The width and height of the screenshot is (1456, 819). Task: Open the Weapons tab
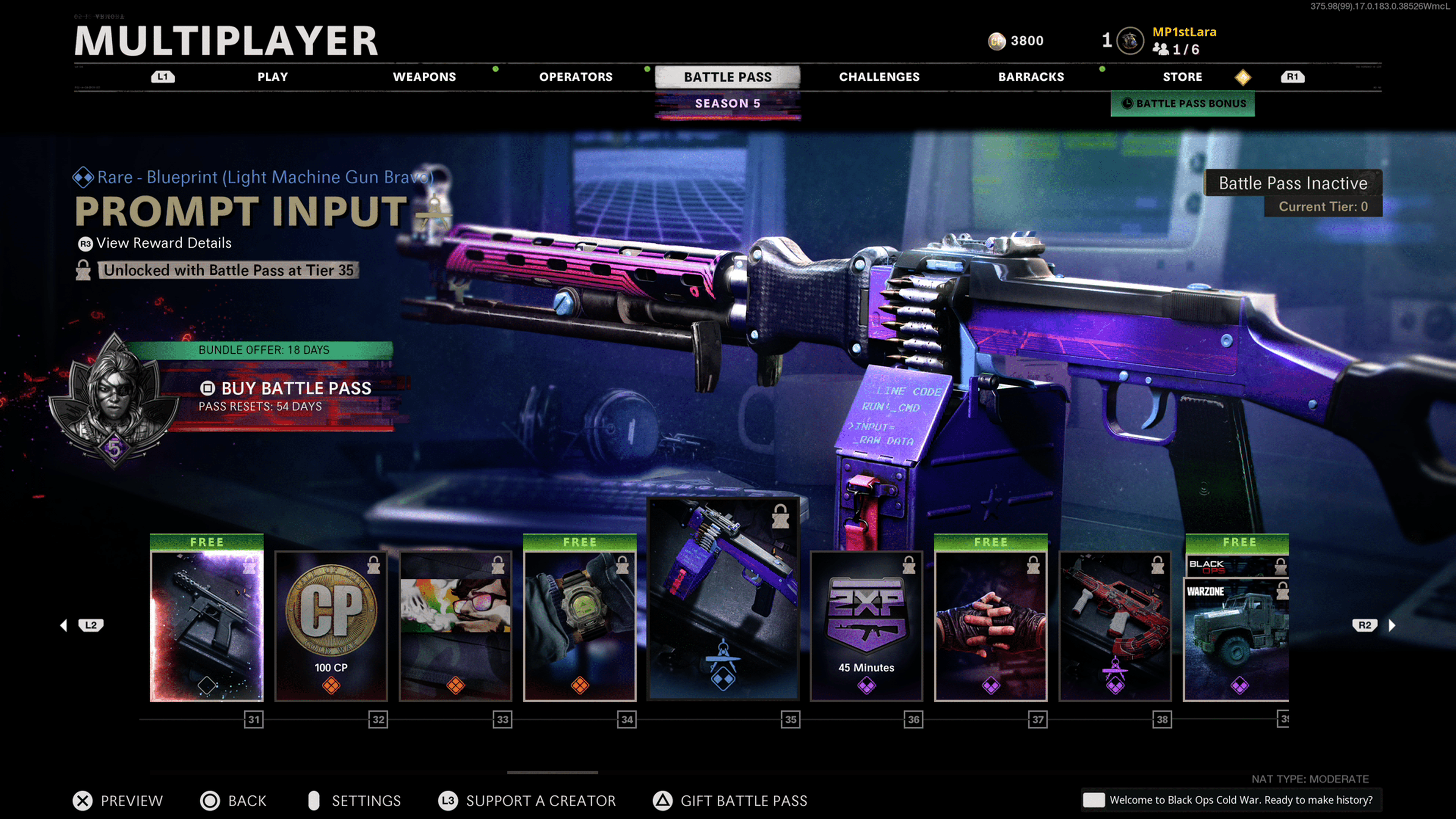(424, 77)
